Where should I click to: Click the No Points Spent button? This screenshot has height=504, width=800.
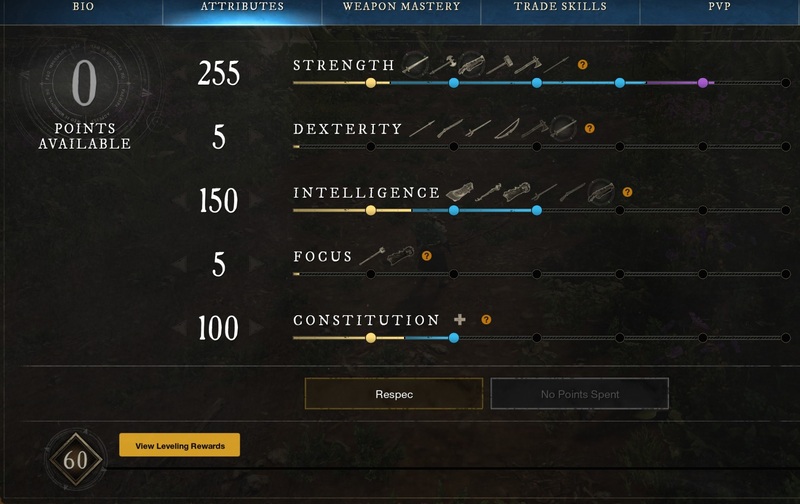click(x=579, y=394)
